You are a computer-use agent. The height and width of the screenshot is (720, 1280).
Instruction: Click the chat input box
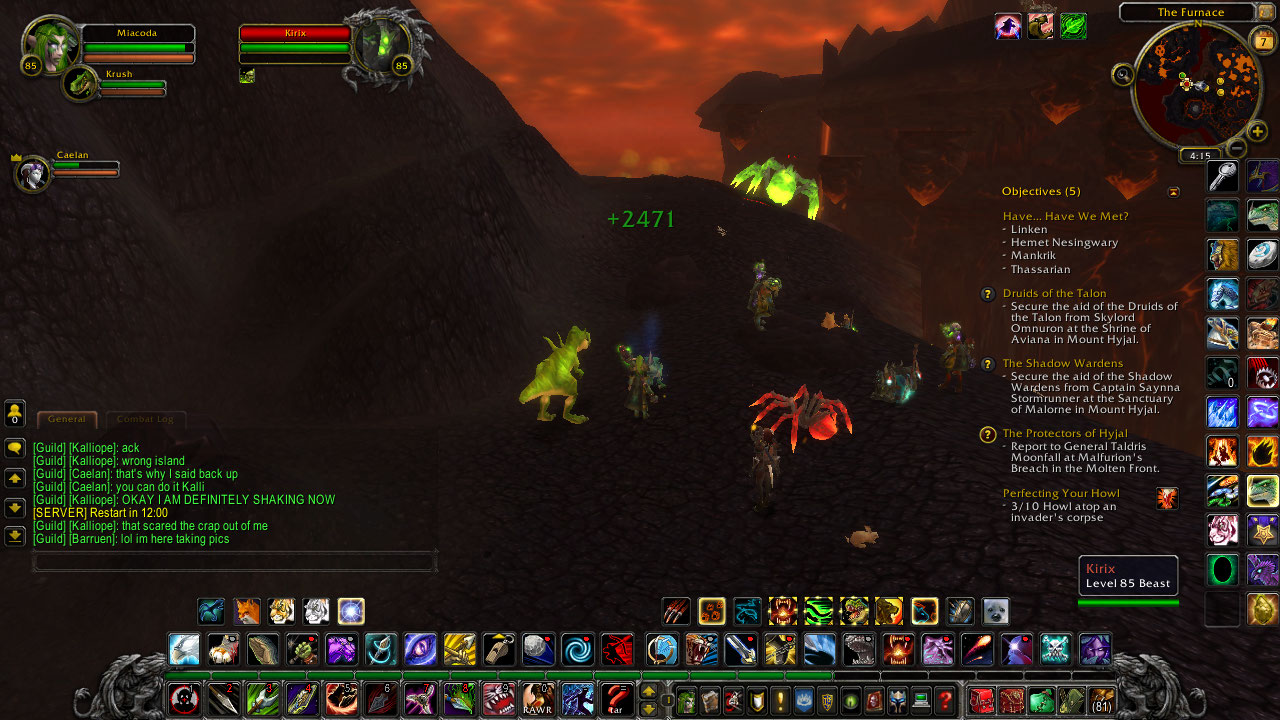click(x=235, y=562)
